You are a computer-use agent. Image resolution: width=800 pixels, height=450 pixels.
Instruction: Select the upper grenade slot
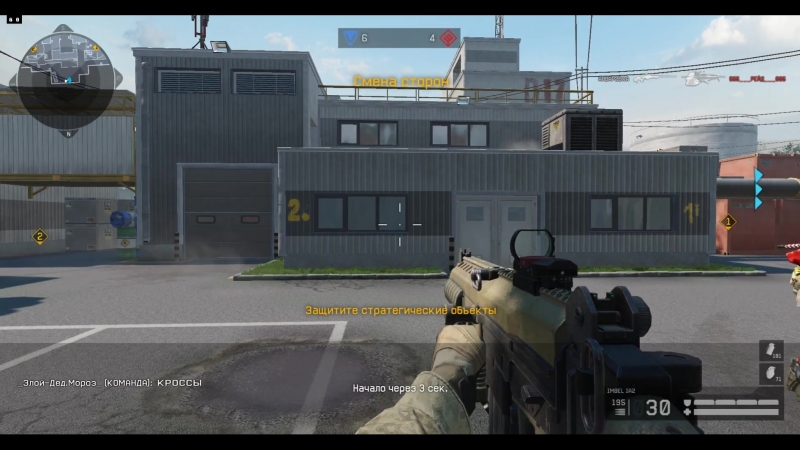tap(771, 351)
